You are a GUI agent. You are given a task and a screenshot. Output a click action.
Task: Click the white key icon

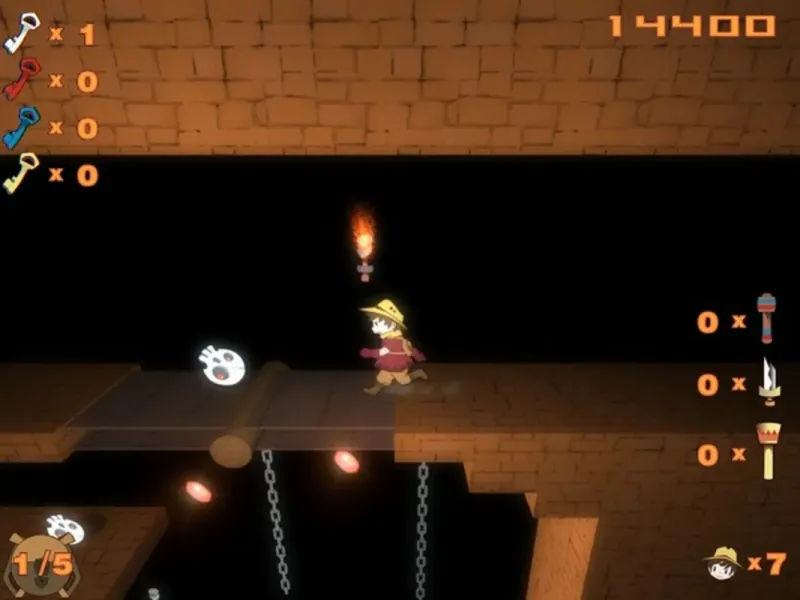(x=21, y=32)
